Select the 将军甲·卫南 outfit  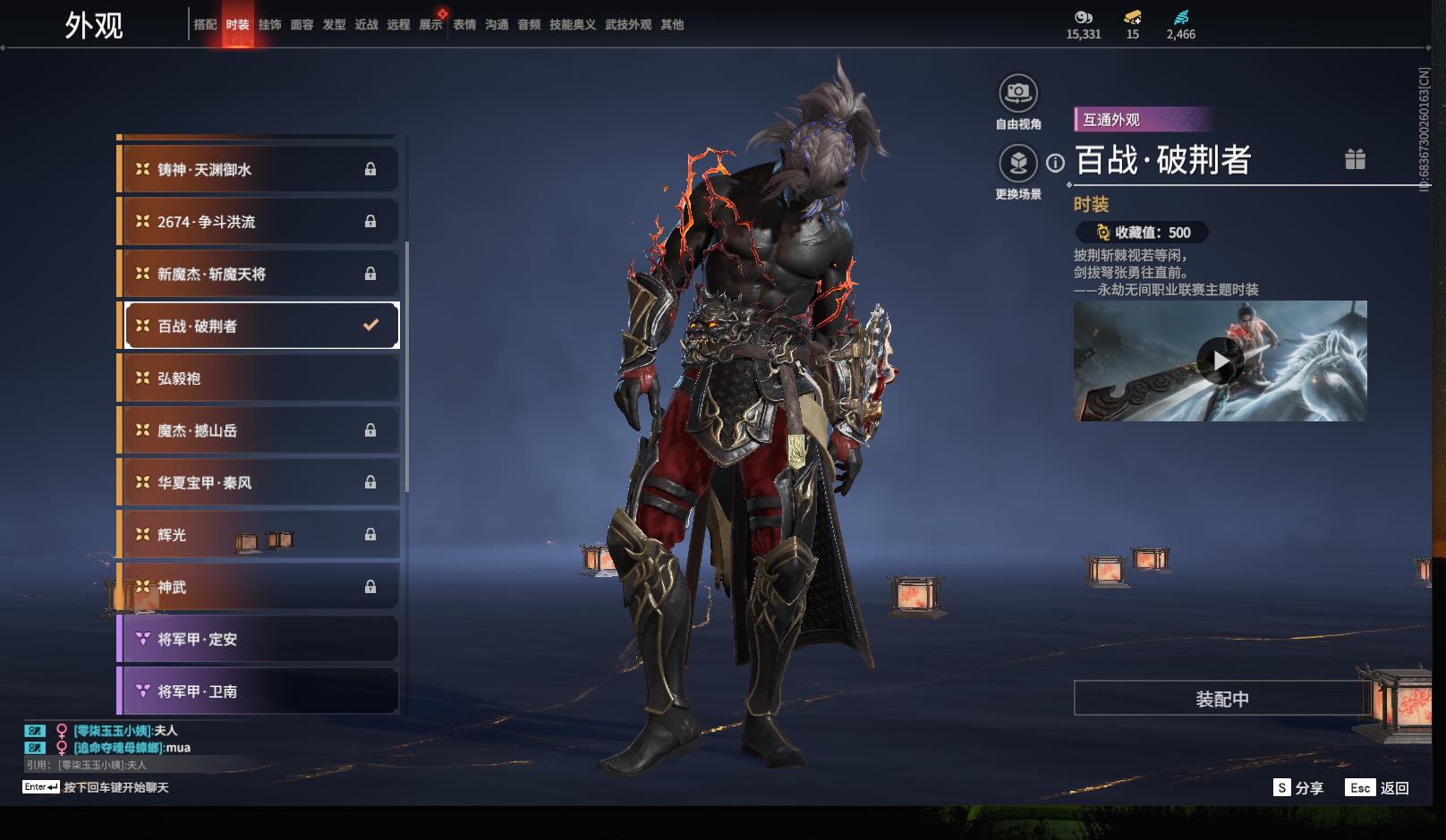(259, 692)
